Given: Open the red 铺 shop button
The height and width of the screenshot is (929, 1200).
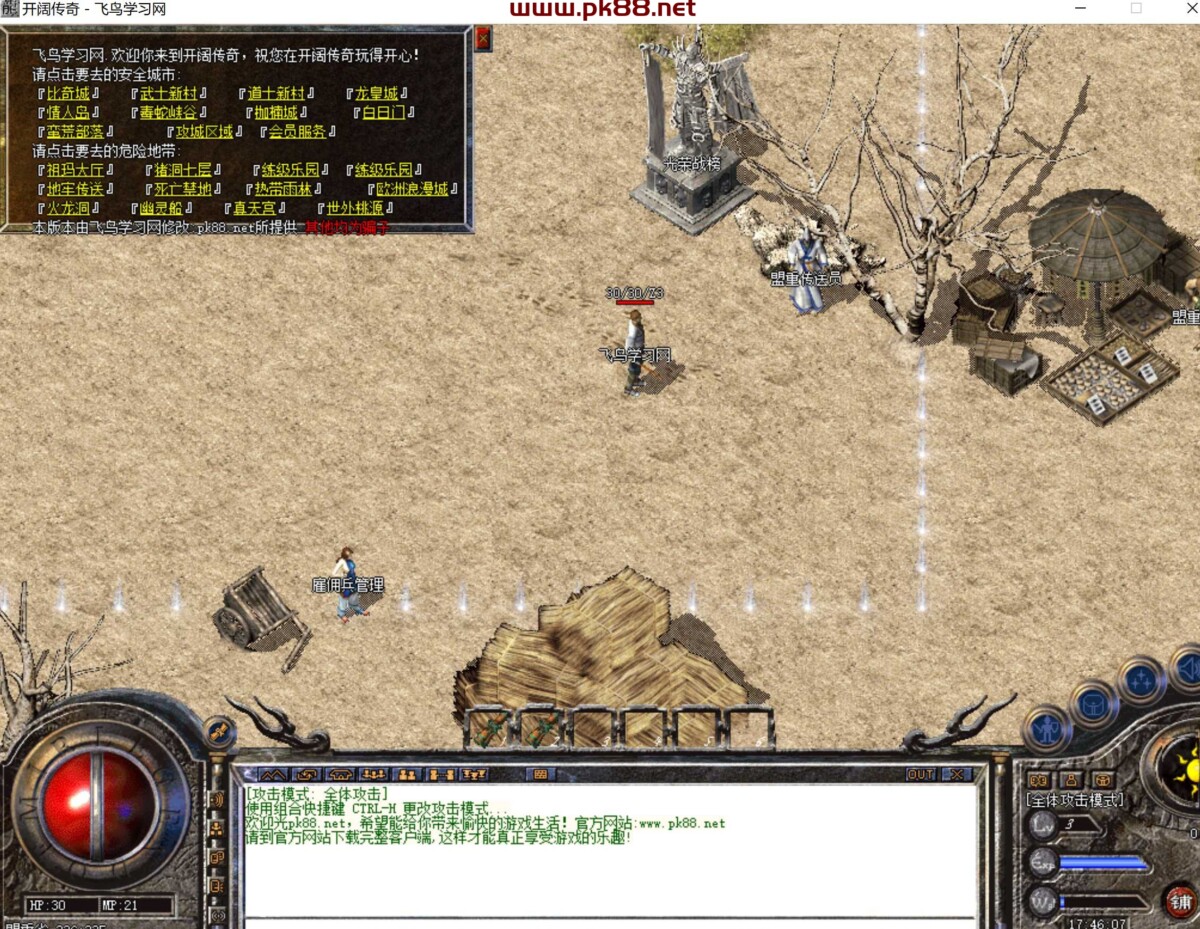Looking at the screenshot, I should 1181,901.
